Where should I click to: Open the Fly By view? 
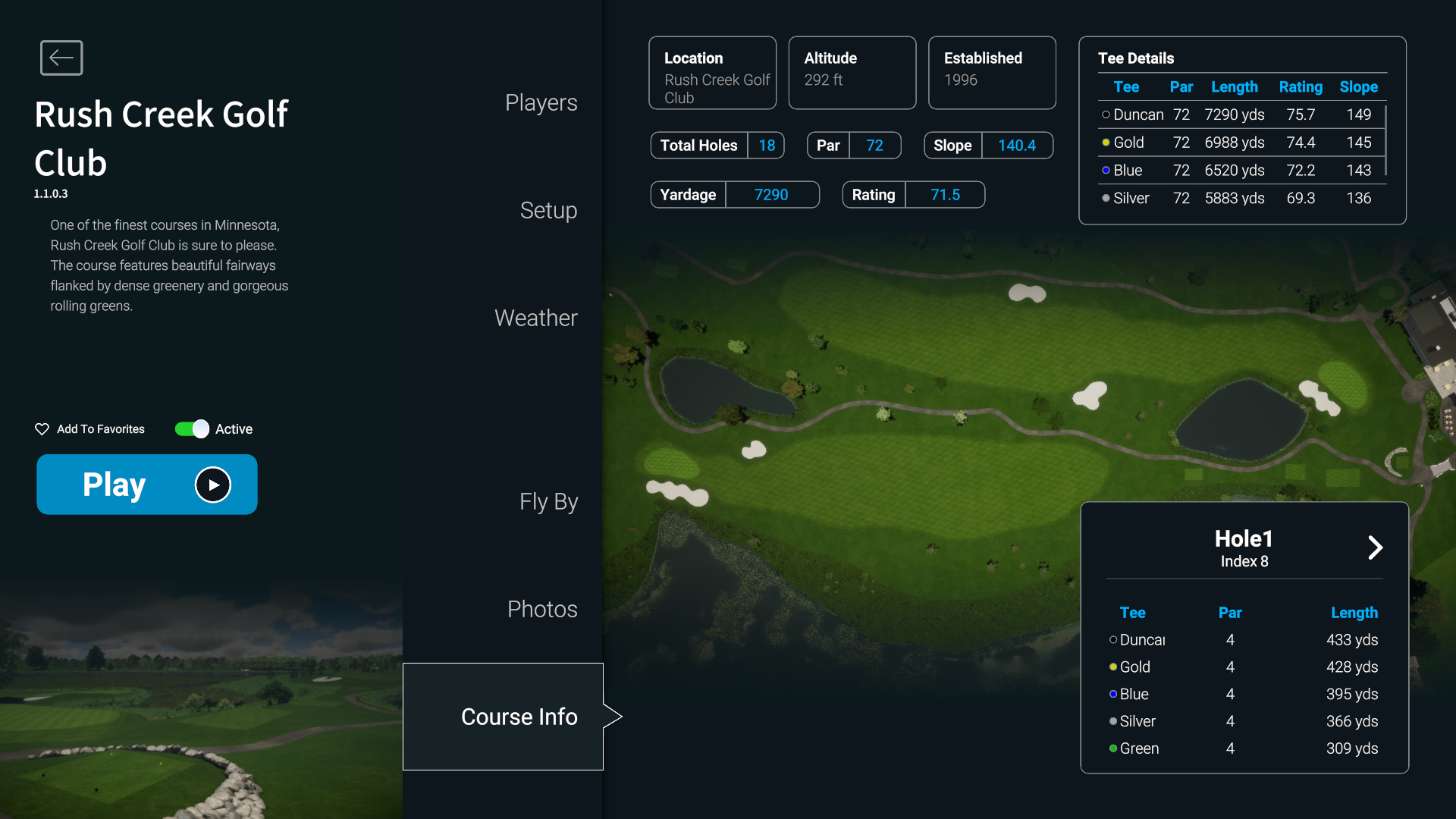click(x=548, y=501)
